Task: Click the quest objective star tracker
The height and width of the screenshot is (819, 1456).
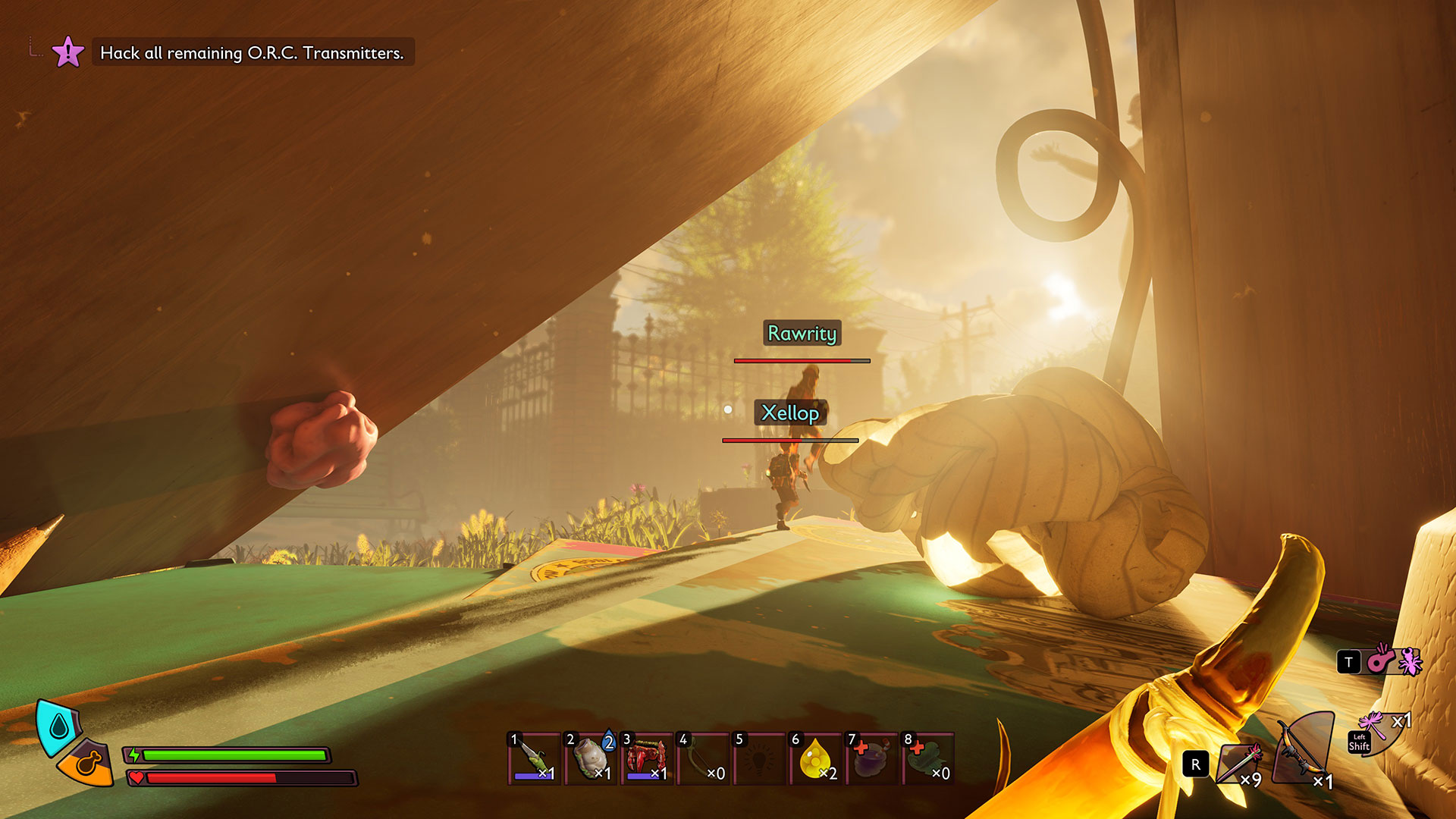Action: pos(67,52)
